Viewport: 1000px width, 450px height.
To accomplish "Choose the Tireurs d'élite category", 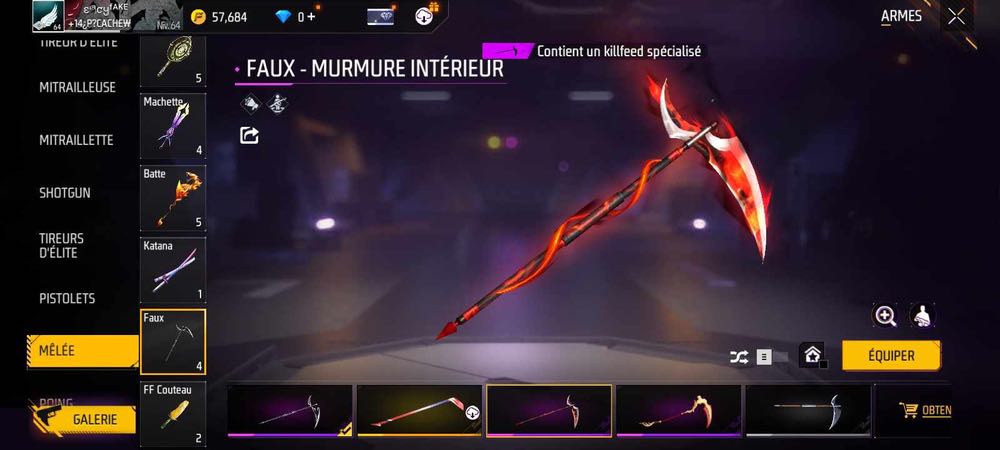I will click(61, 245).
